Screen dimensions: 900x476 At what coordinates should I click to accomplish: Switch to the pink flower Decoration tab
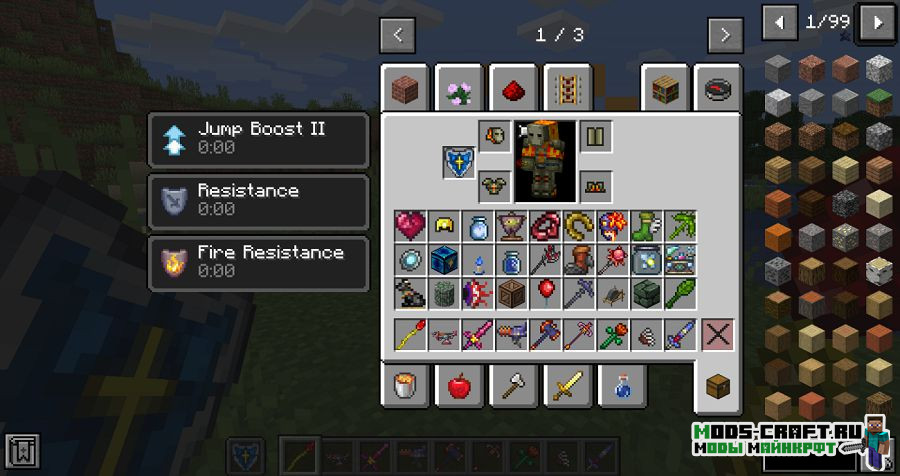459,90
